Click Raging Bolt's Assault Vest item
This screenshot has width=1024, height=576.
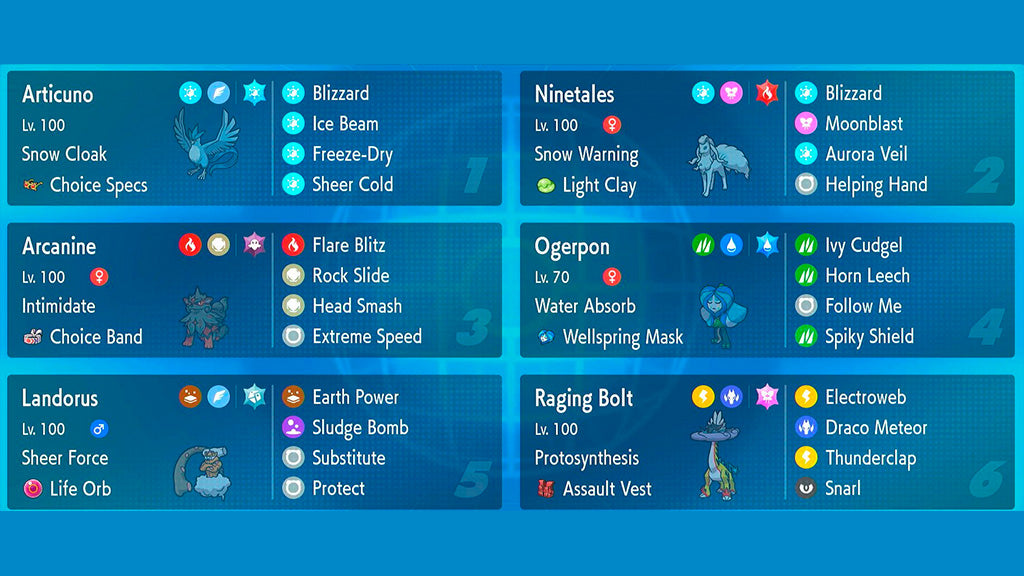[606, 489]
